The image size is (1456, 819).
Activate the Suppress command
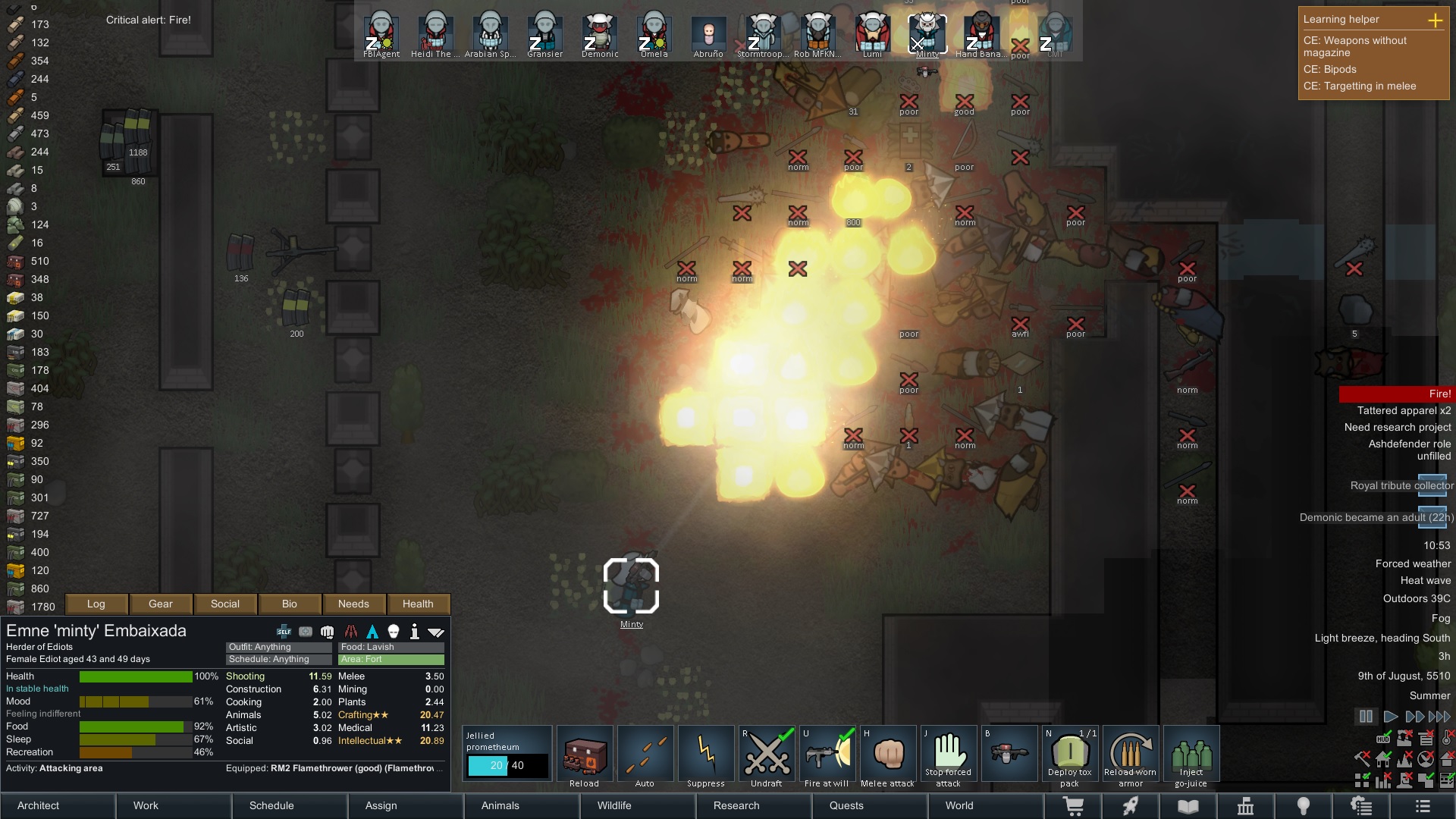pyautogui.click(x=706, y=755)
